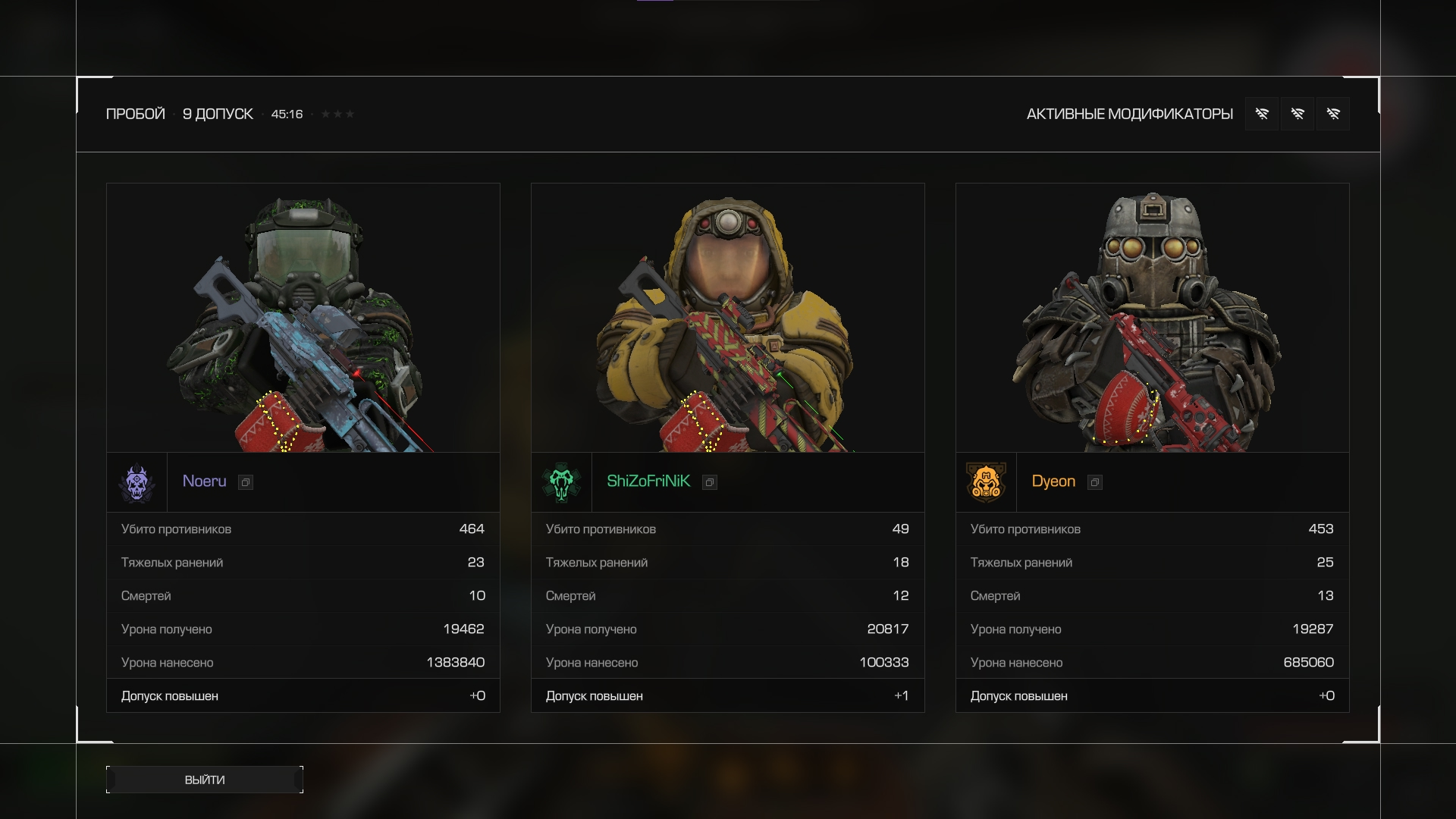Viewport: 1456px width, 819px height.
Task: View ShiZoFriNiK's yellow-suited character portrait
Action: point(728,318)
